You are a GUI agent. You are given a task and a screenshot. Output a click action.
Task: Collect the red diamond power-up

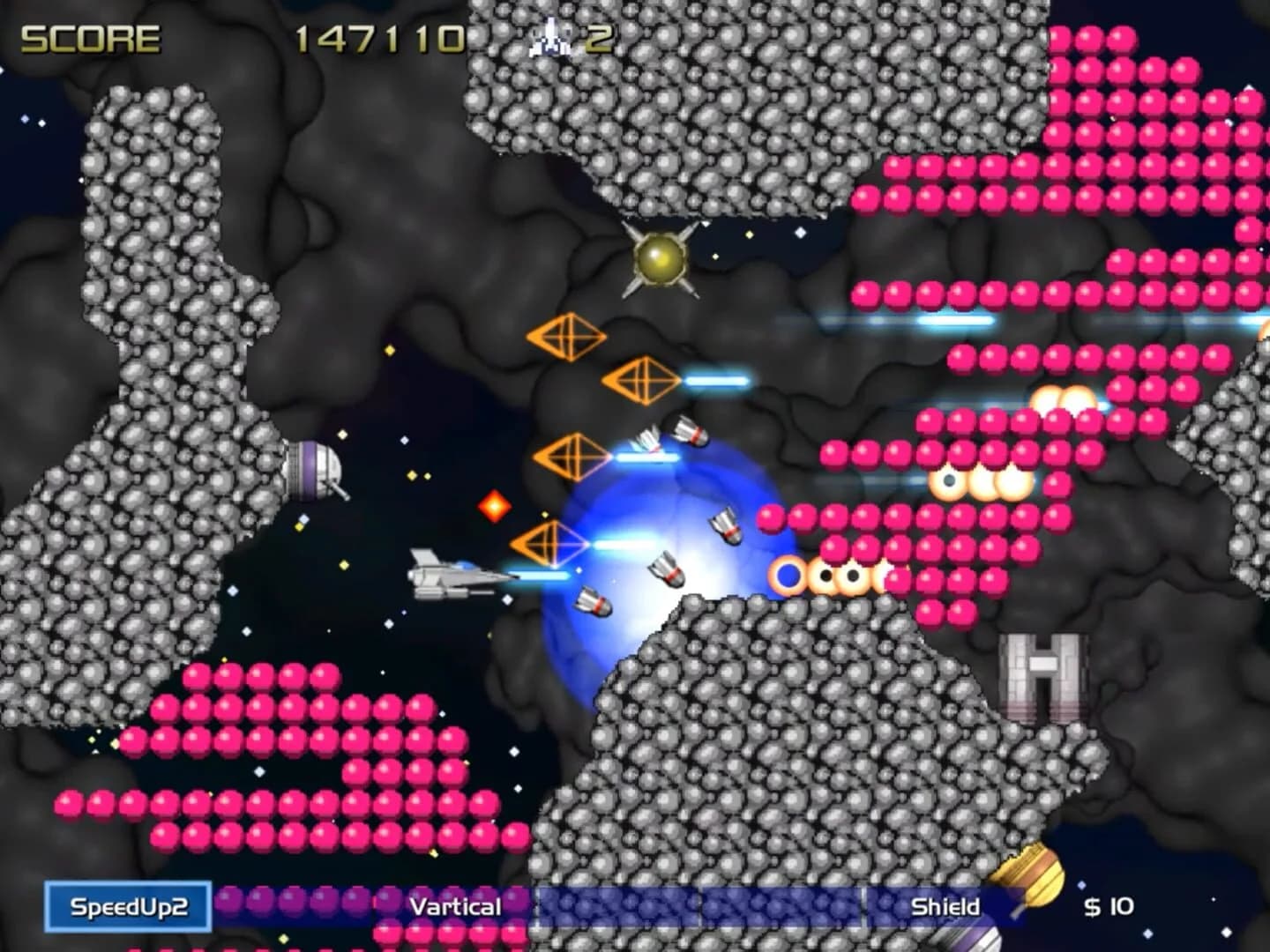point(494,506)
